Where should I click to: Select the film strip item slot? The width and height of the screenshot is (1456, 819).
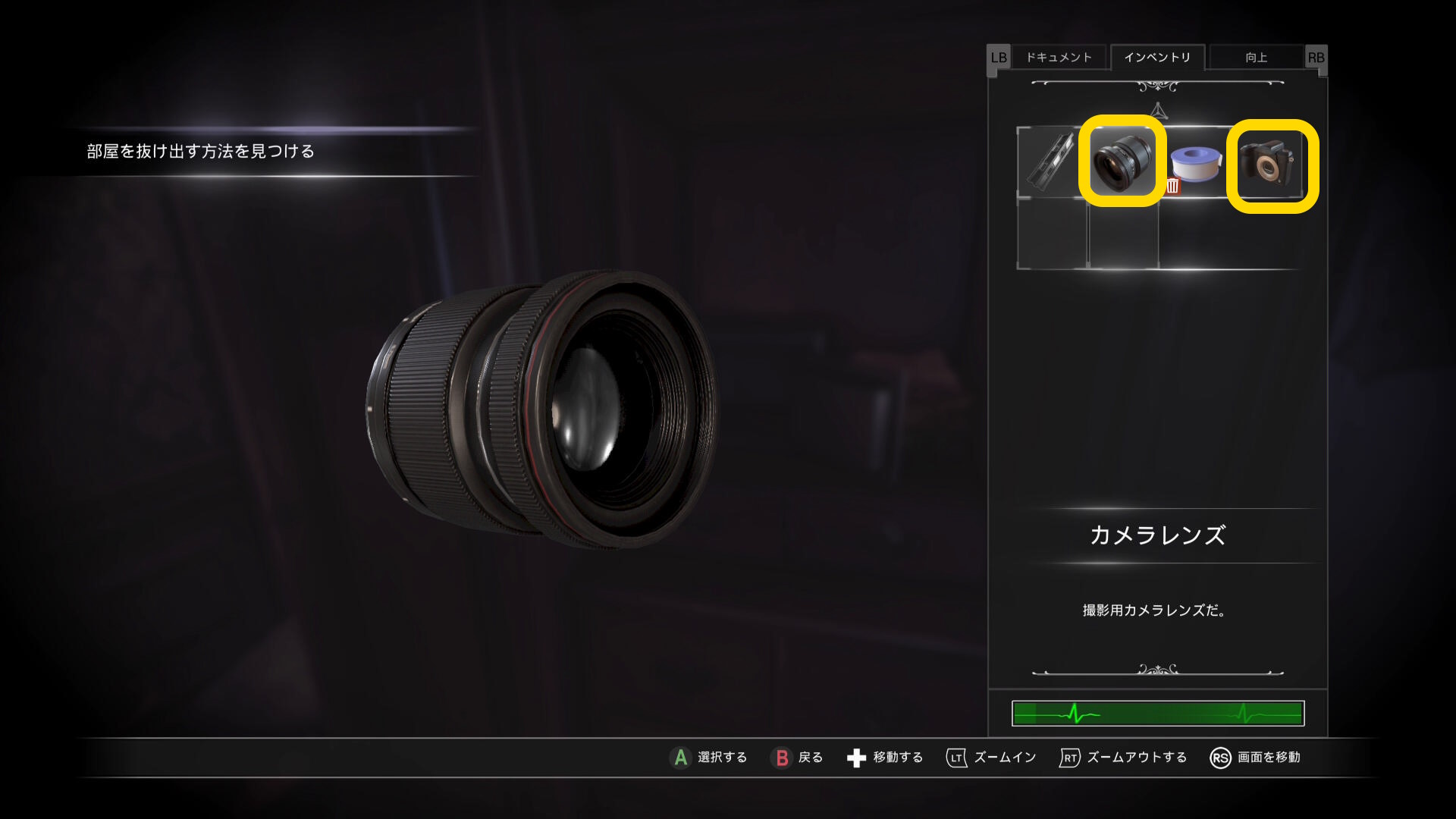[x=1050, y=160]
